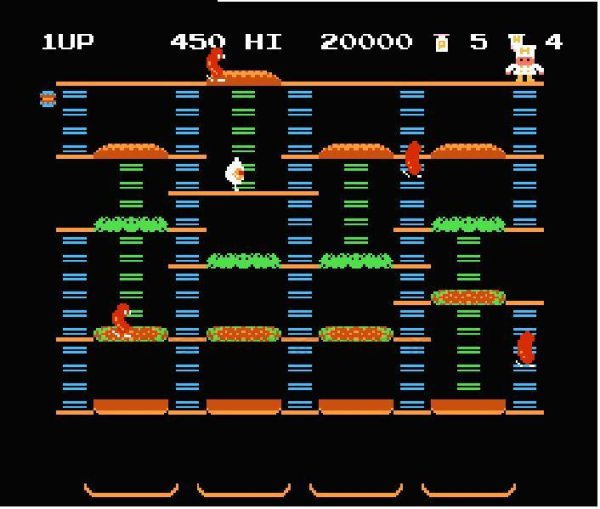Image resolution: width=600 pixels, height=509 pixels.
Task: Select the small burger level indicator icon
Action: click(47, 98)
